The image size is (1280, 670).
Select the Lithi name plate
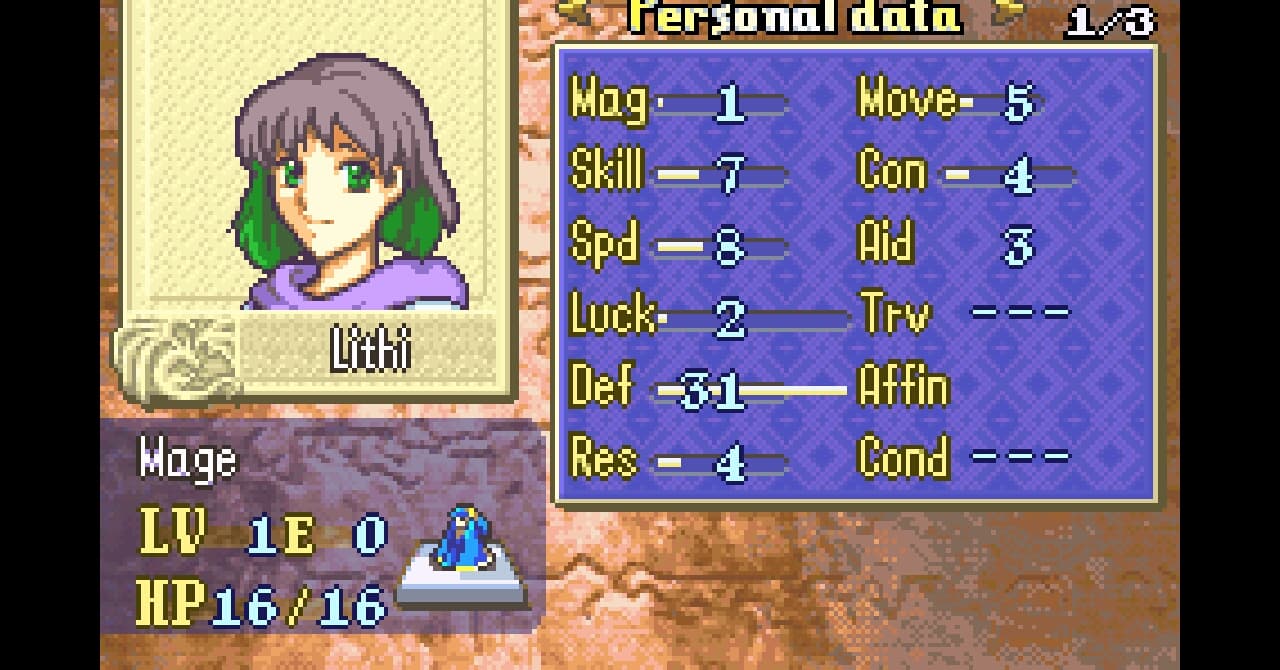pyautogui.click(x=370, y=351)
